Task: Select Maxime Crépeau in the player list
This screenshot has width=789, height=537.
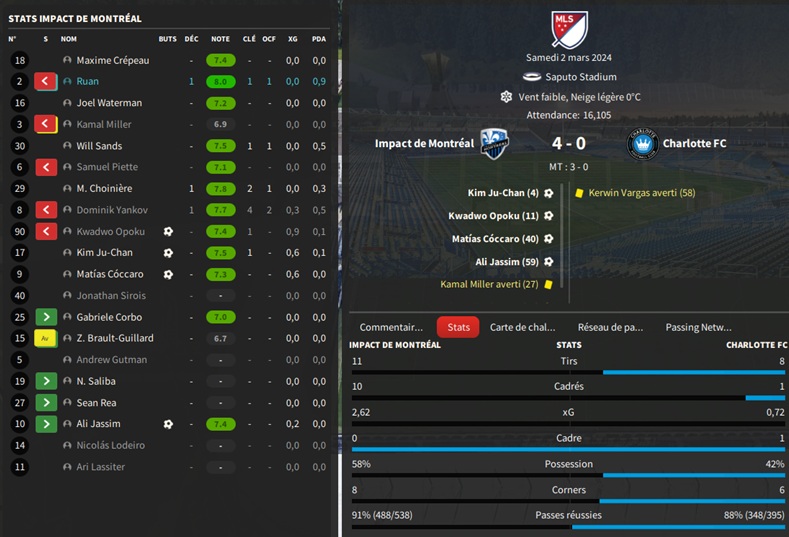Action: [x=113, y=61]
